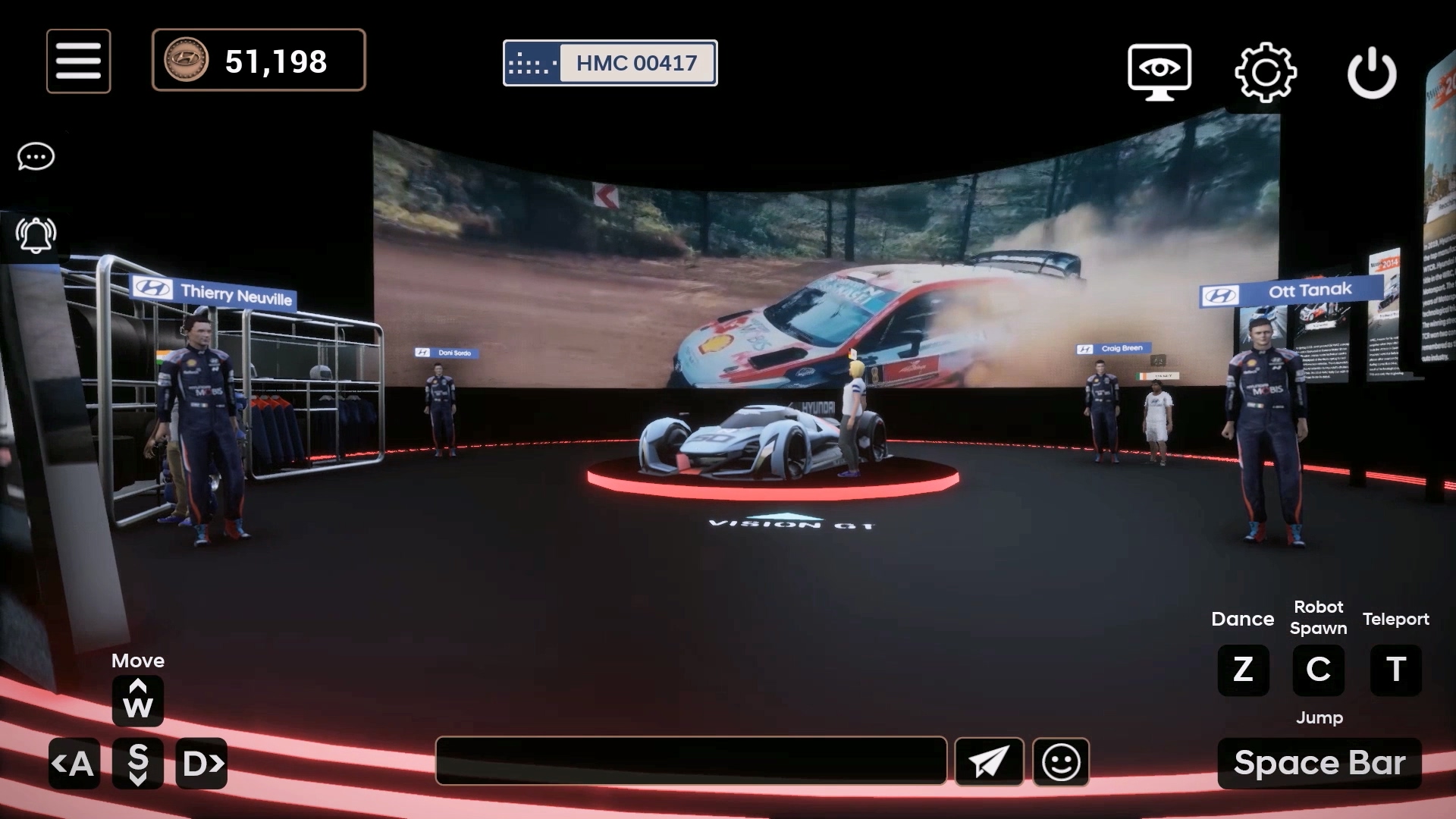Open the emoji smiley picker
Screen dimensions: 1456x819
(1061, 761)
